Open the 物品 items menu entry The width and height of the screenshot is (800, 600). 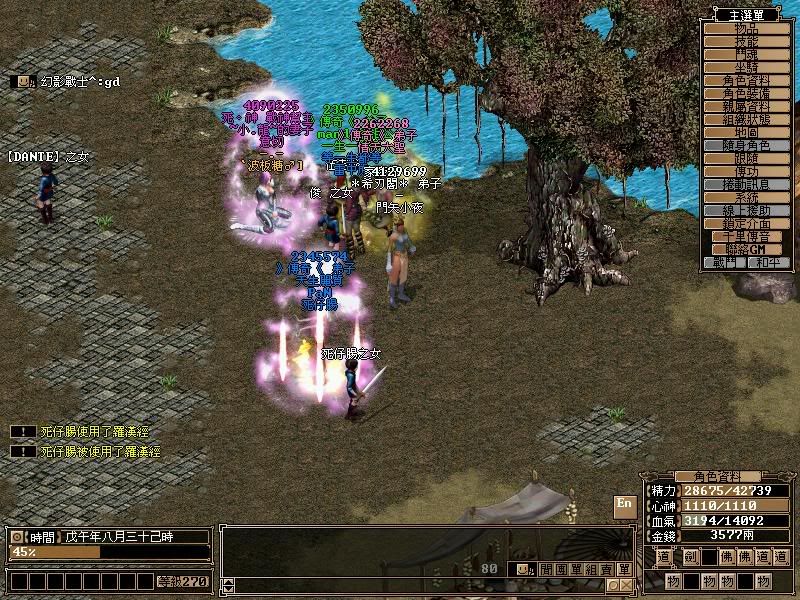click(x=746, y=28)
